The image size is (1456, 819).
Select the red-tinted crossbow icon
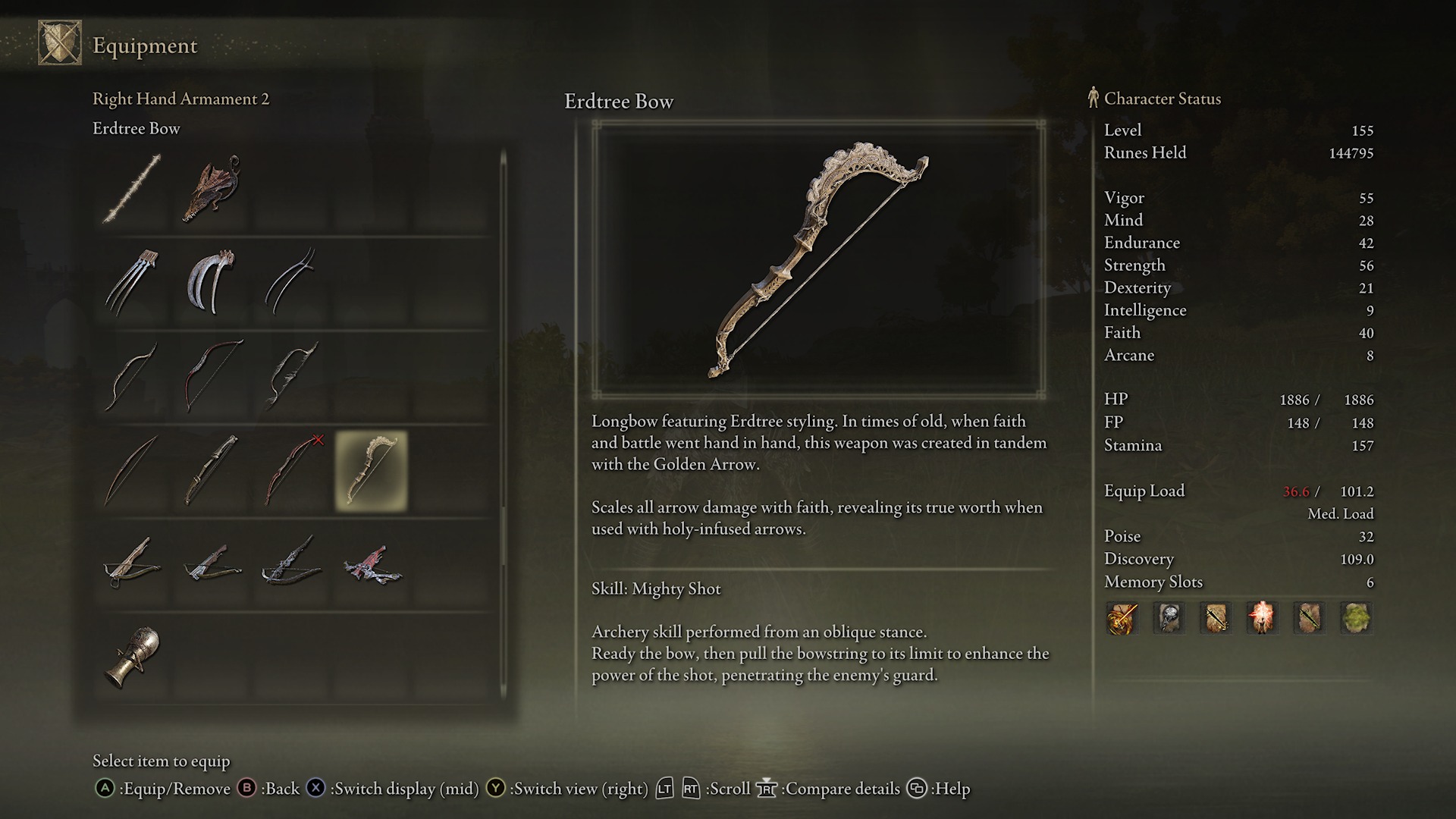(x=374, y=565)
